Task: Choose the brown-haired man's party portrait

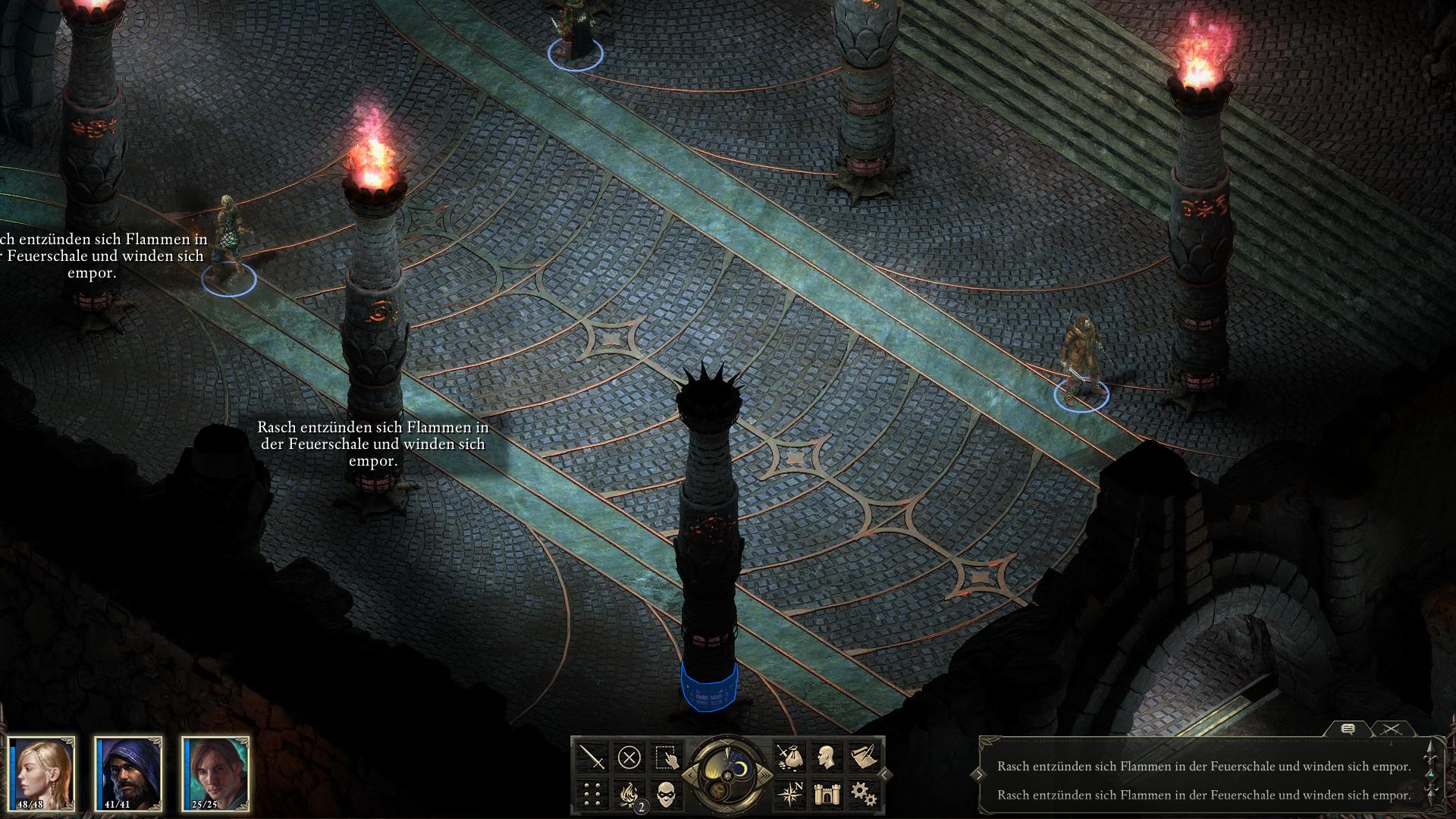Action: coord(217,773)
